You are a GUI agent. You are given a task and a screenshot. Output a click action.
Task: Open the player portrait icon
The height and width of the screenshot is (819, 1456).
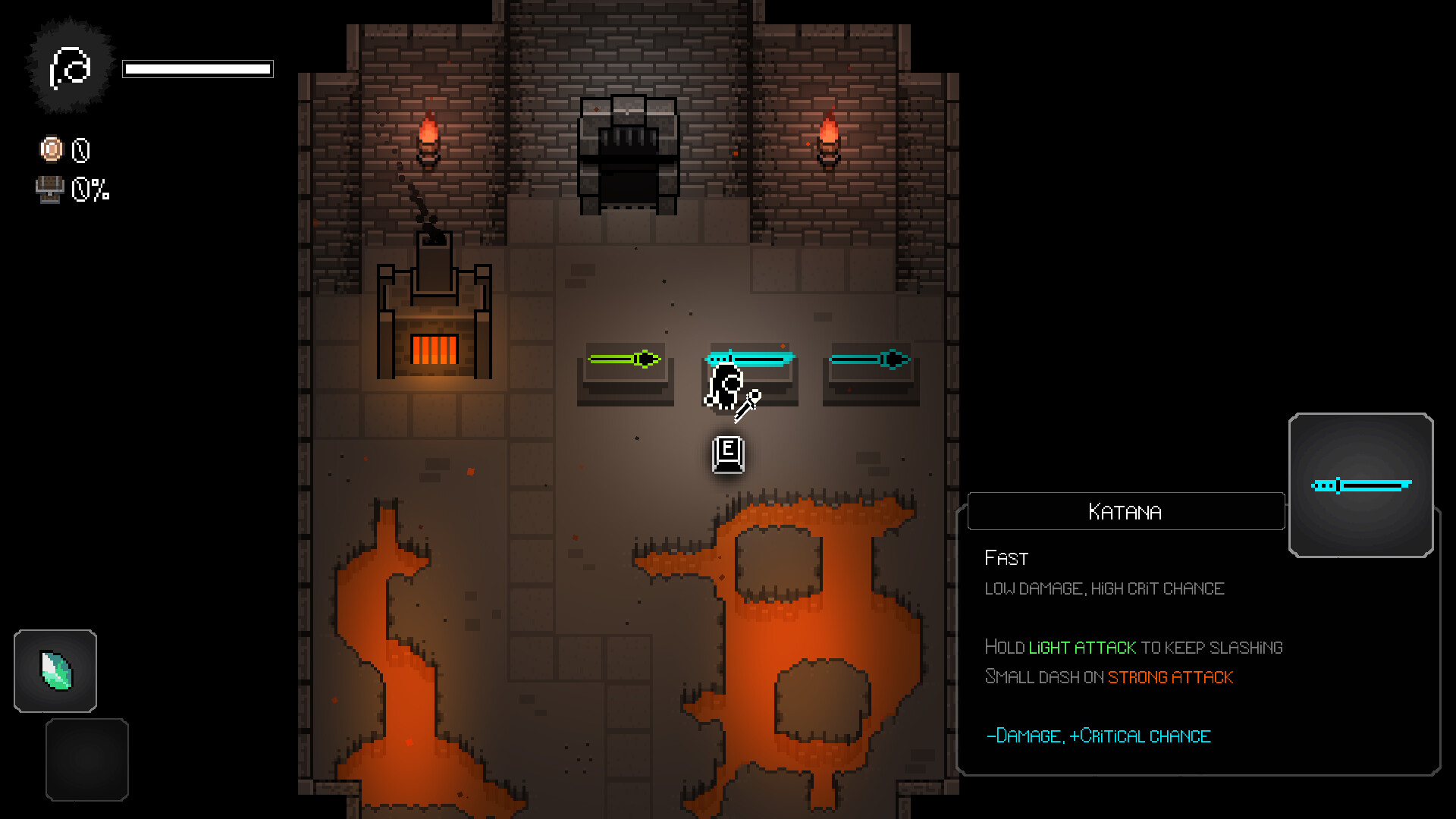(69, 65)
